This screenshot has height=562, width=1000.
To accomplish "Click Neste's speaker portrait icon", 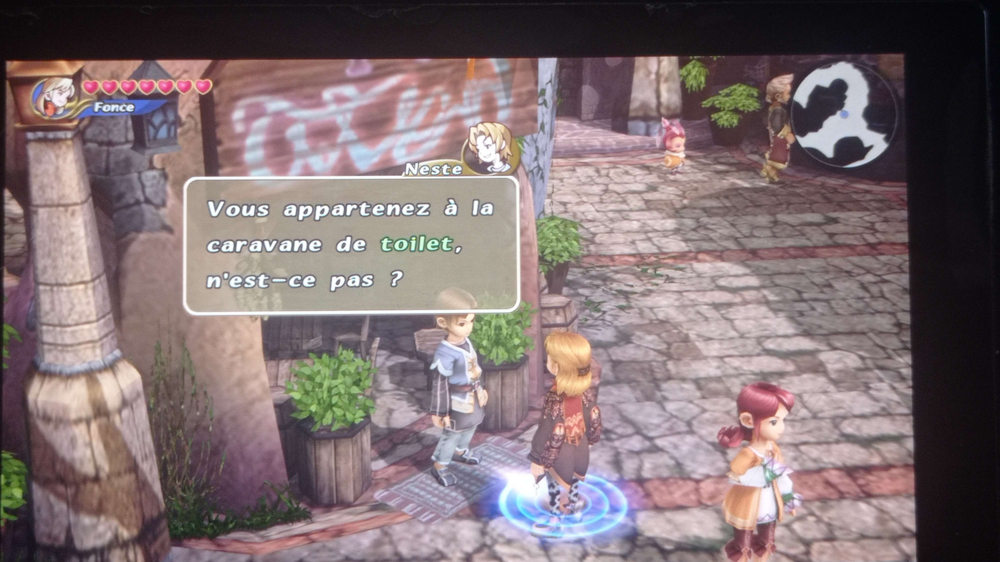I will click(488, 148).
